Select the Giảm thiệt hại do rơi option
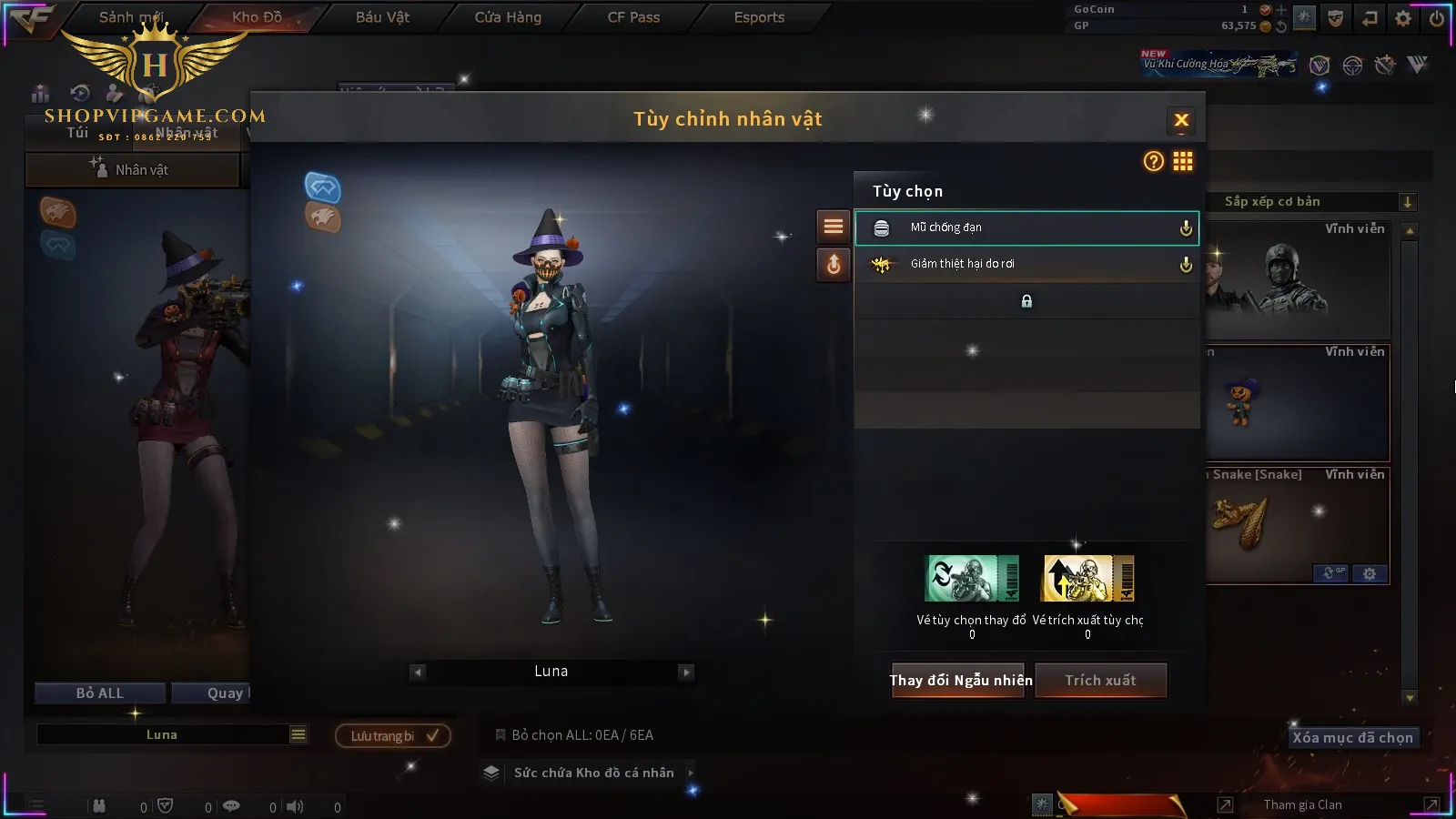1456x819 pixels. pyautogui.click(x=1026, y=264)
